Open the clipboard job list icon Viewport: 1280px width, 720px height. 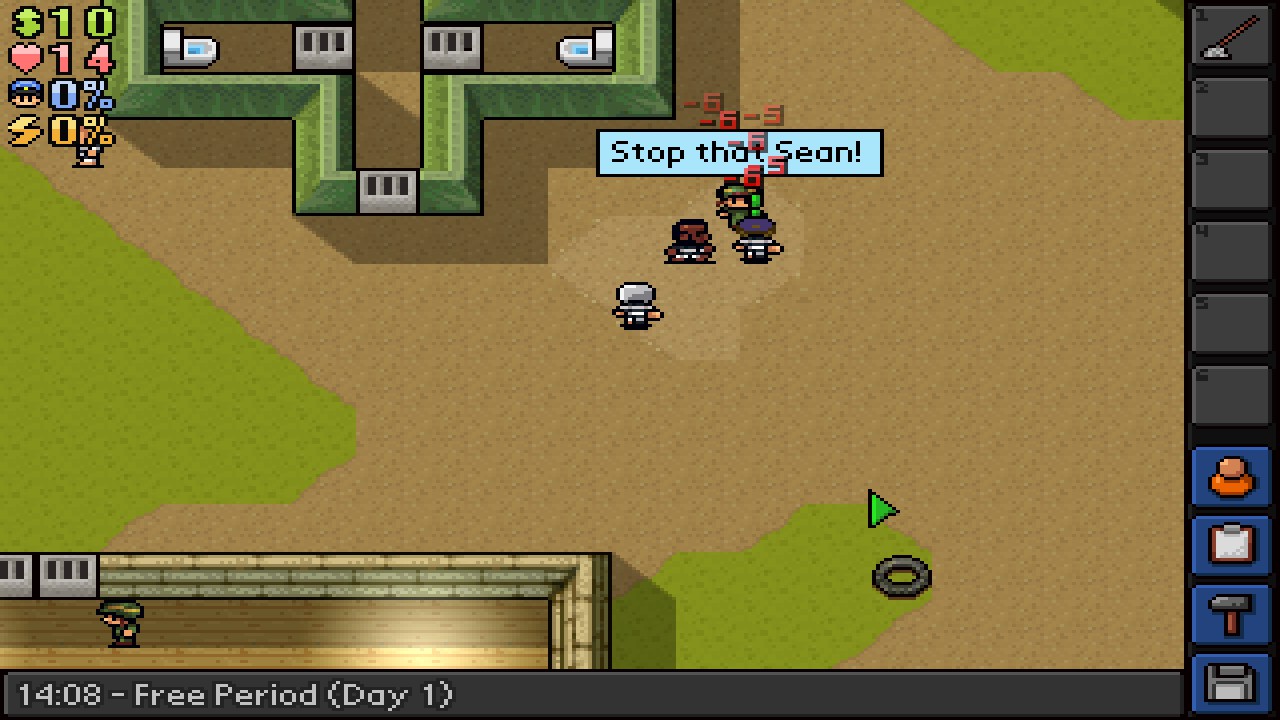1230,544
